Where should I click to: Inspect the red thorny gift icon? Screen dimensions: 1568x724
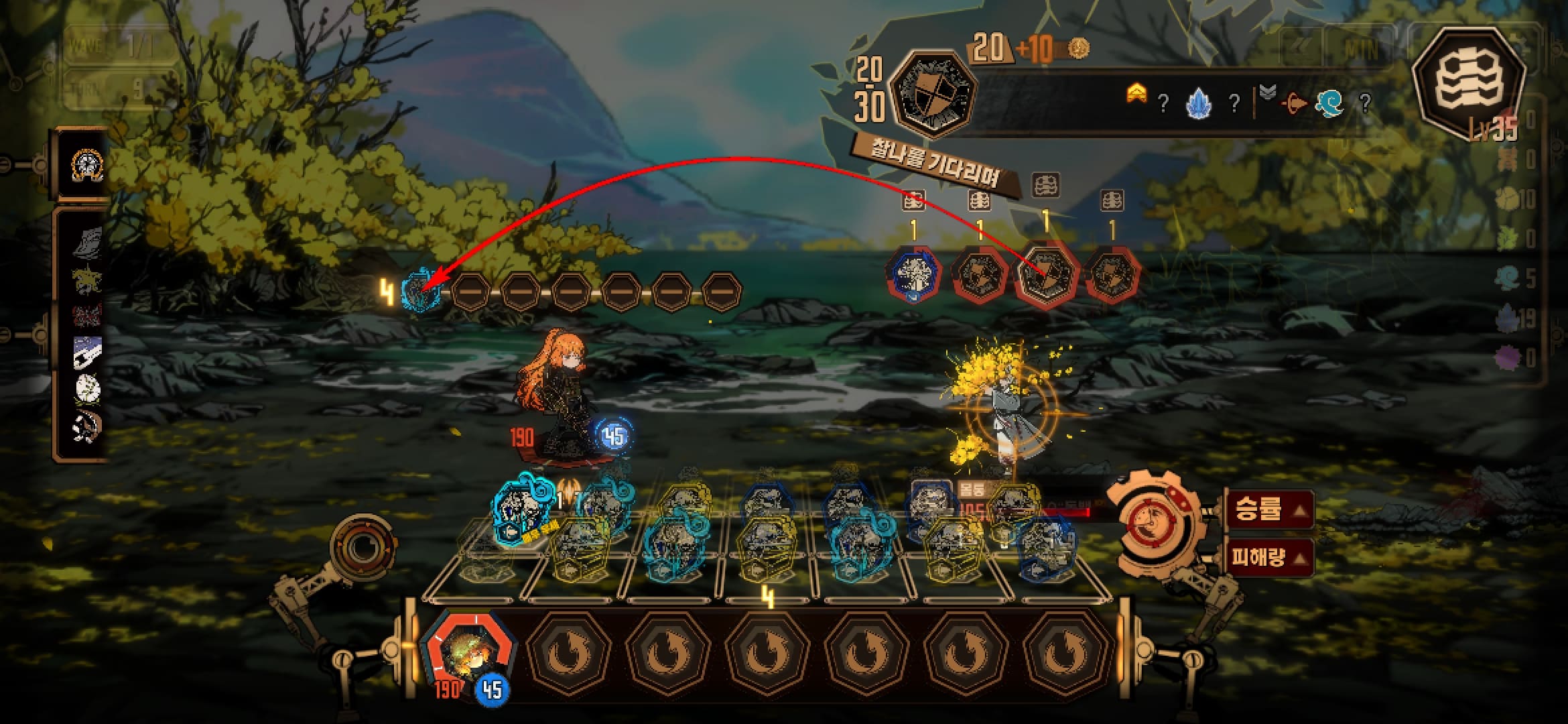tap(88, 315)
